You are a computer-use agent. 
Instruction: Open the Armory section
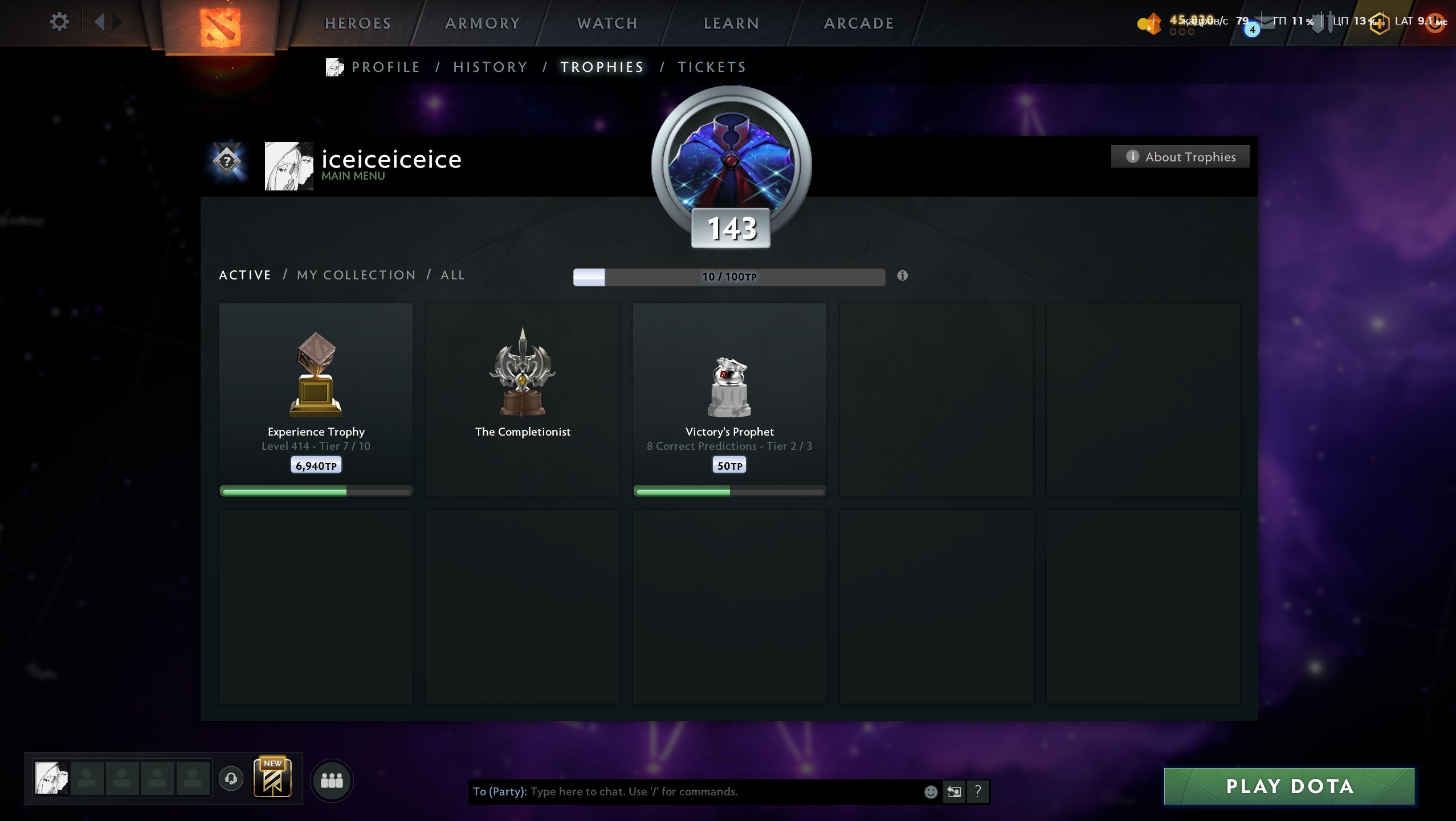coord(482,23)
